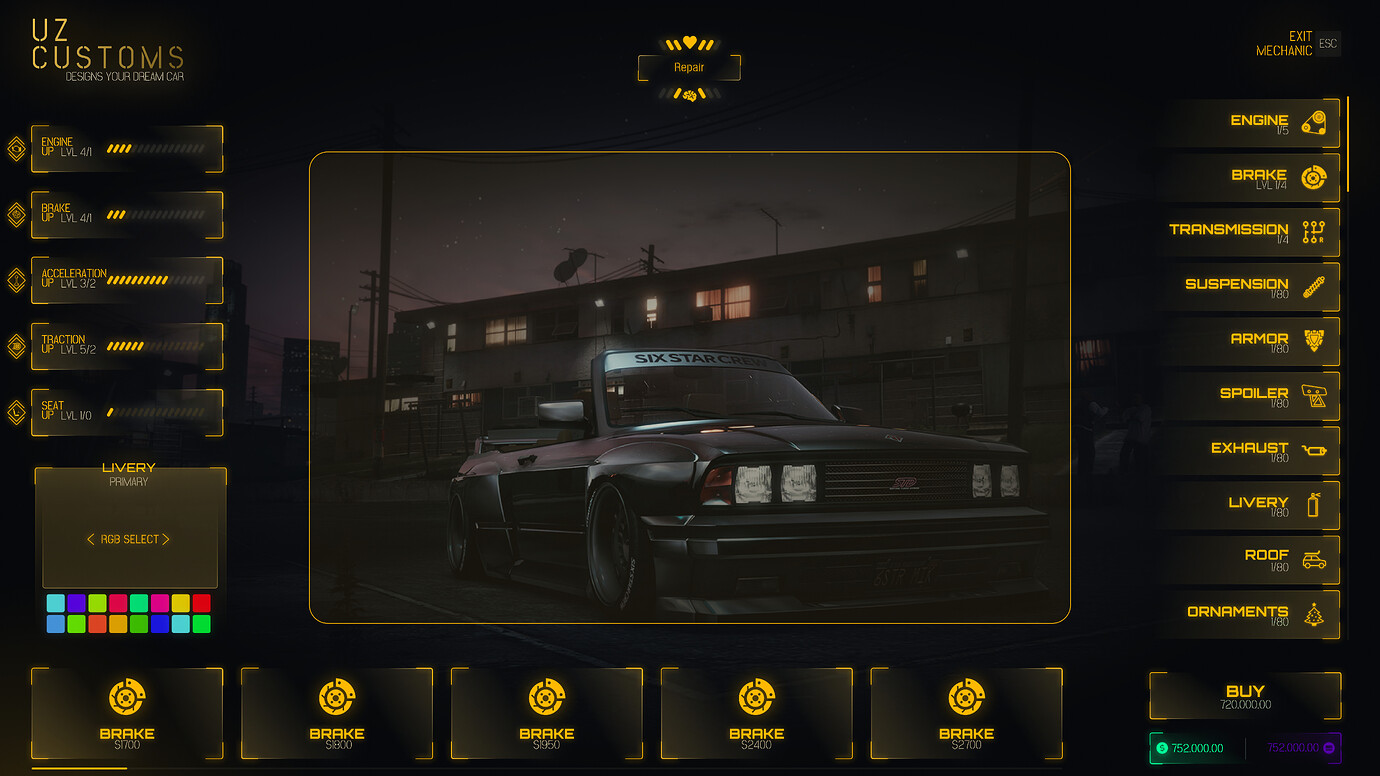Pick the purple livery color swatch

[x=76, y=603]
